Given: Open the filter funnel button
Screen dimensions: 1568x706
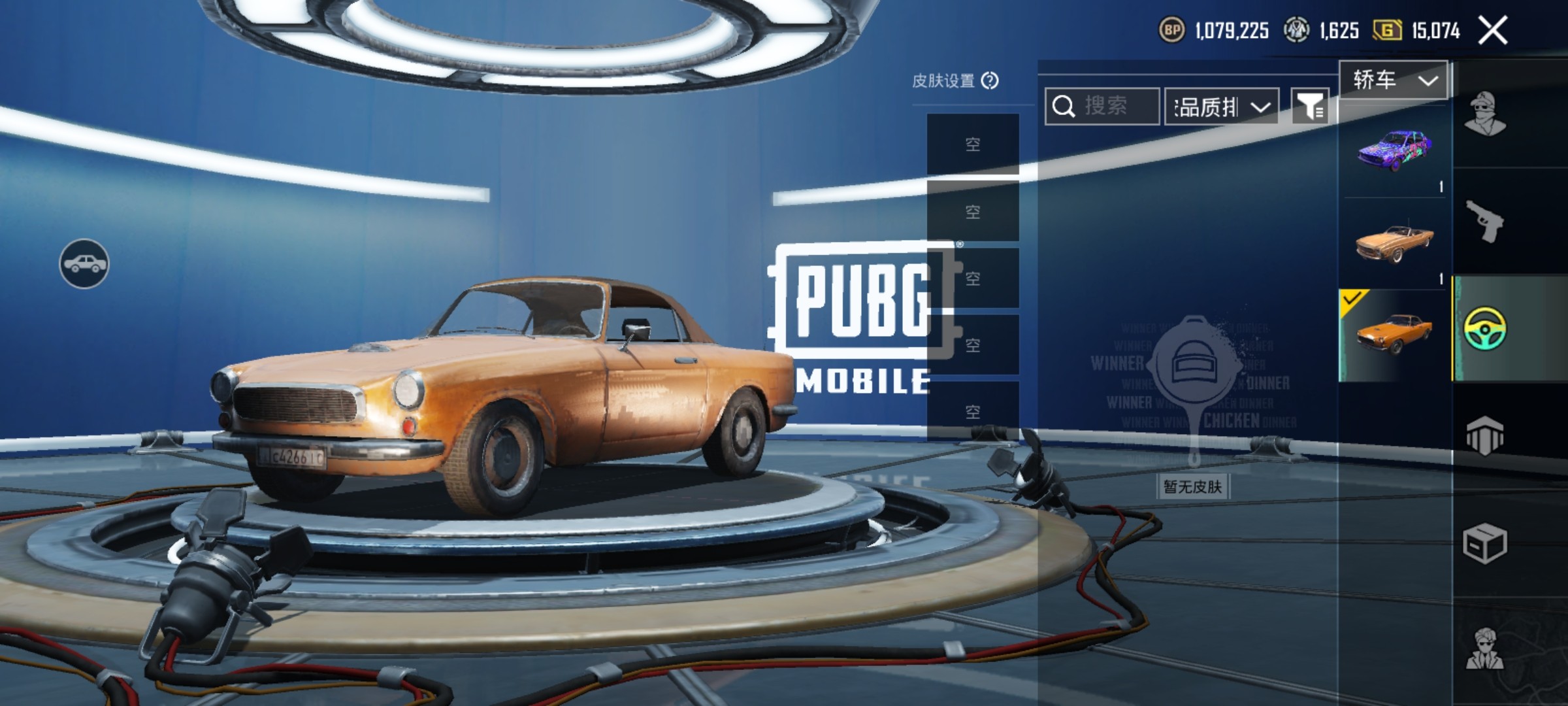Looking at the screenshot, I should click(1311, 107).
